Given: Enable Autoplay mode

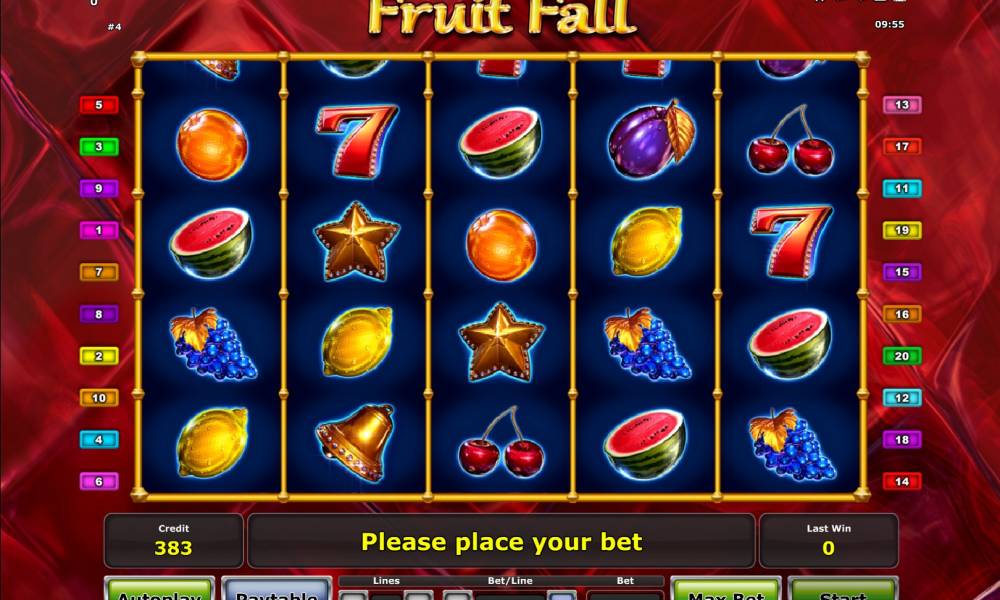Looking at the screenshot, I should (x=160, y=590).
